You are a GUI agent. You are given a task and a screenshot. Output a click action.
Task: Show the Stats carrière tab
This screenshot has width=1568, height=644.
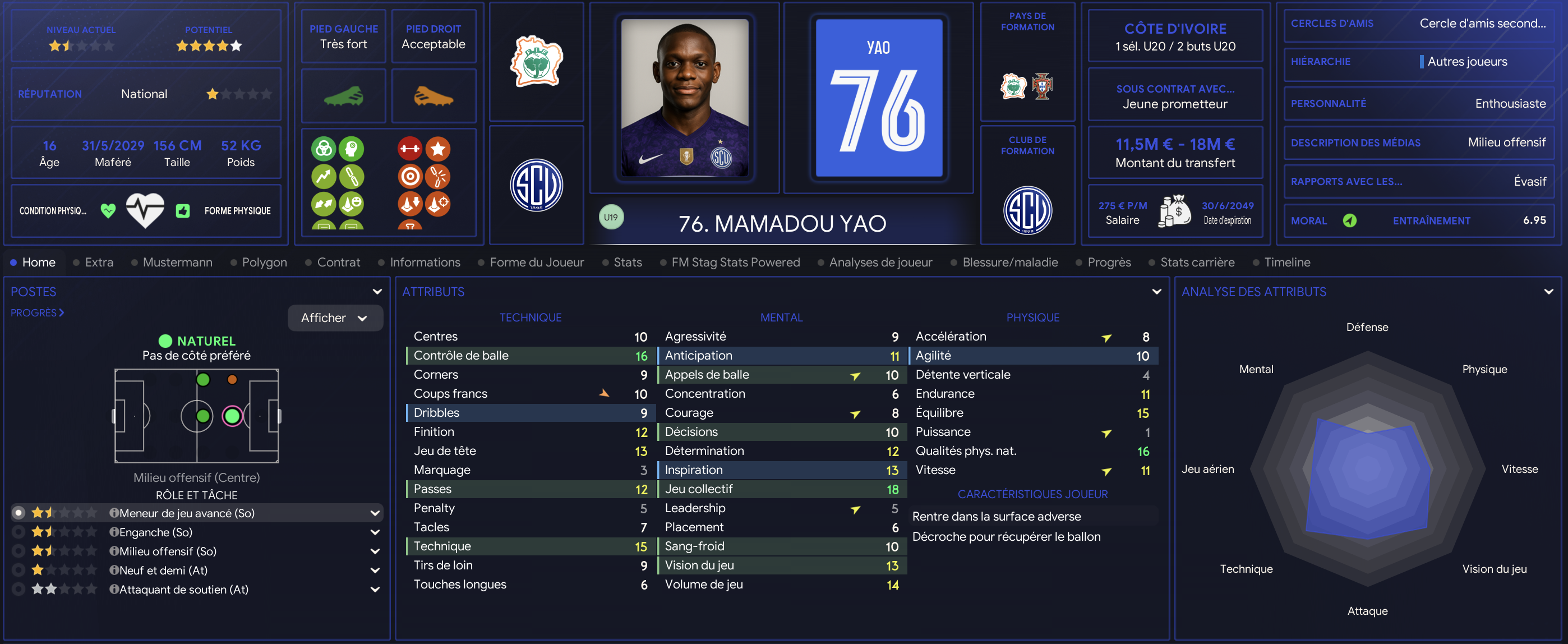pyautogui.click(x=1197, y=263)
